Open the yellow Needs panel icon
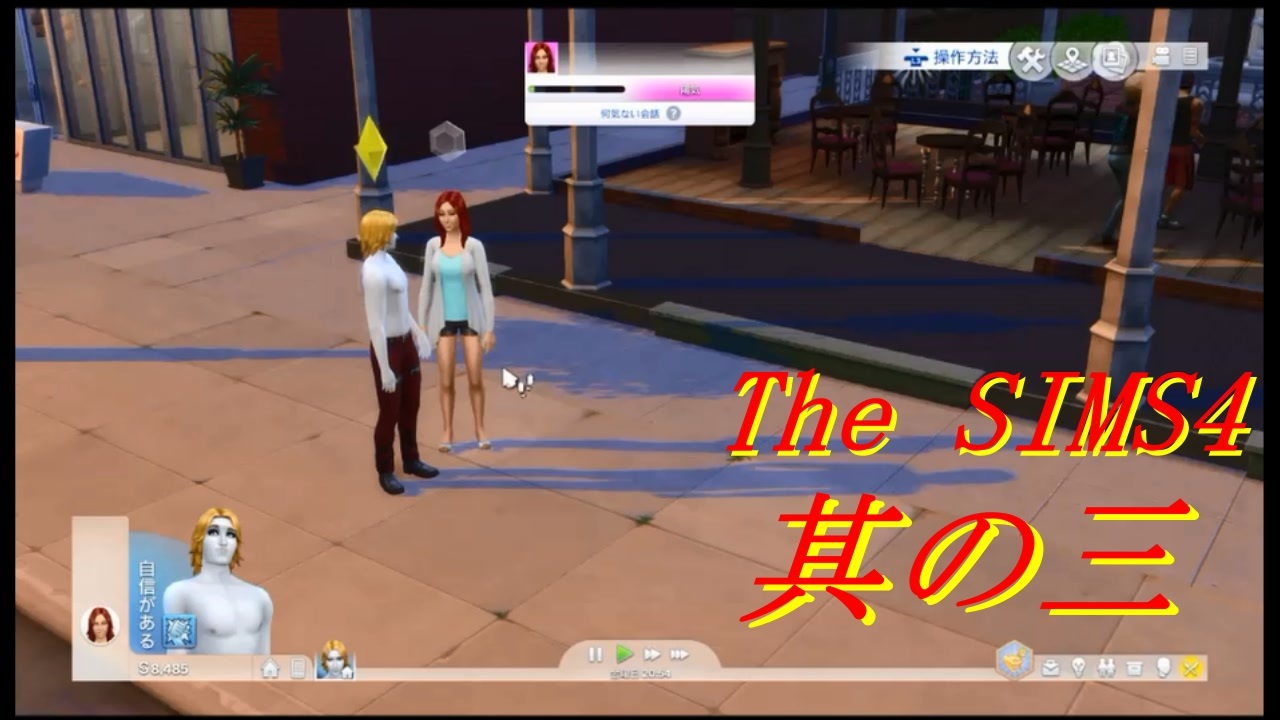1280x720 pixels. pyautogui.click(x=1190, y=668)
